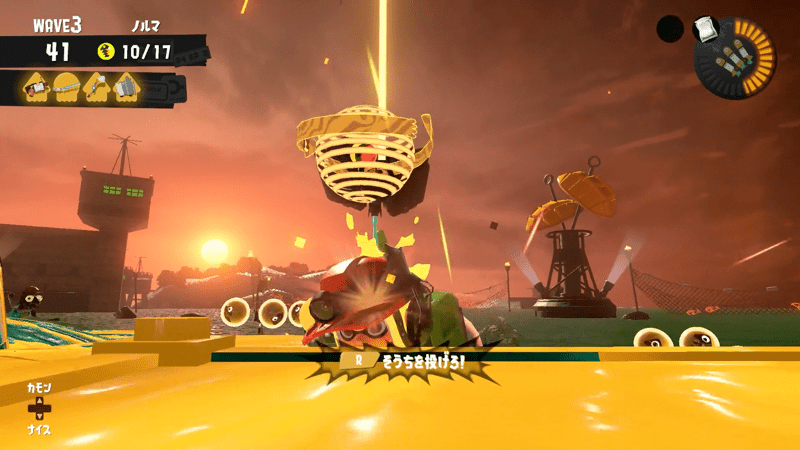Viewport: 800px width, 450px height.
Task: Click the empty black special pouch slot
Action: (x=670, y=29)
